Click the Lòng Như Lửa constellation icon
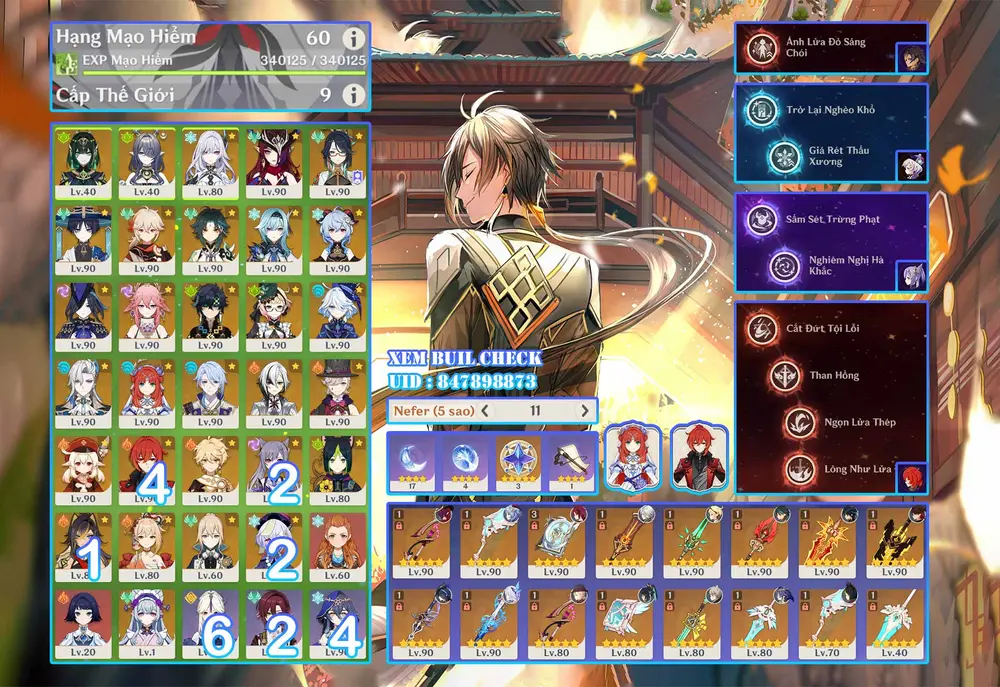The height and width of the screenshot is (687, 1000). (798, 469)
